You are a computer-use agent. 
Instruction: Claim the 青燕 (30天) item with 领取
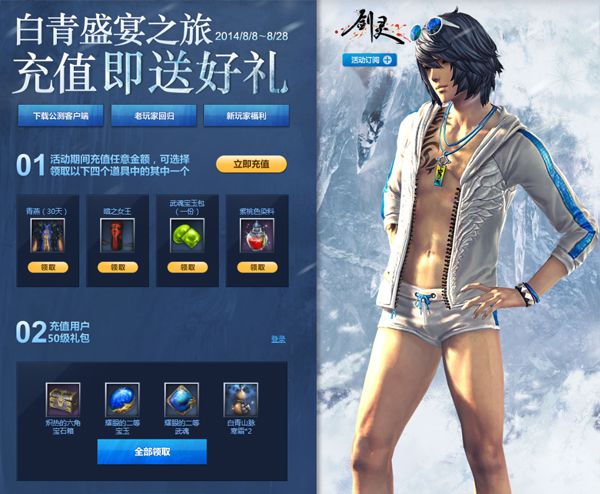47,268
